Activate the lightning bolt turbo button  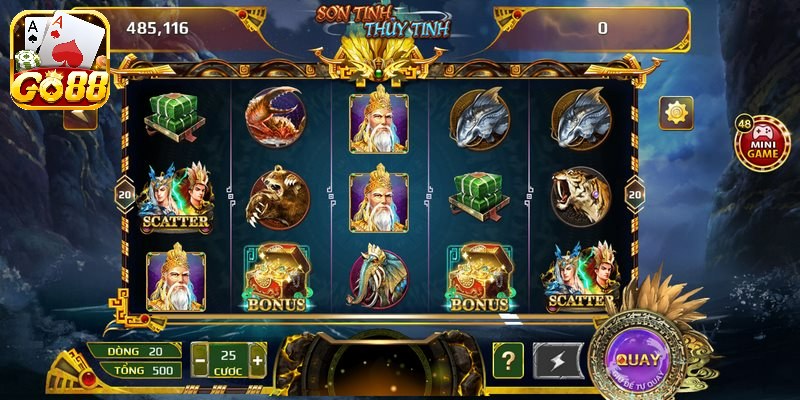coord(558,360)
